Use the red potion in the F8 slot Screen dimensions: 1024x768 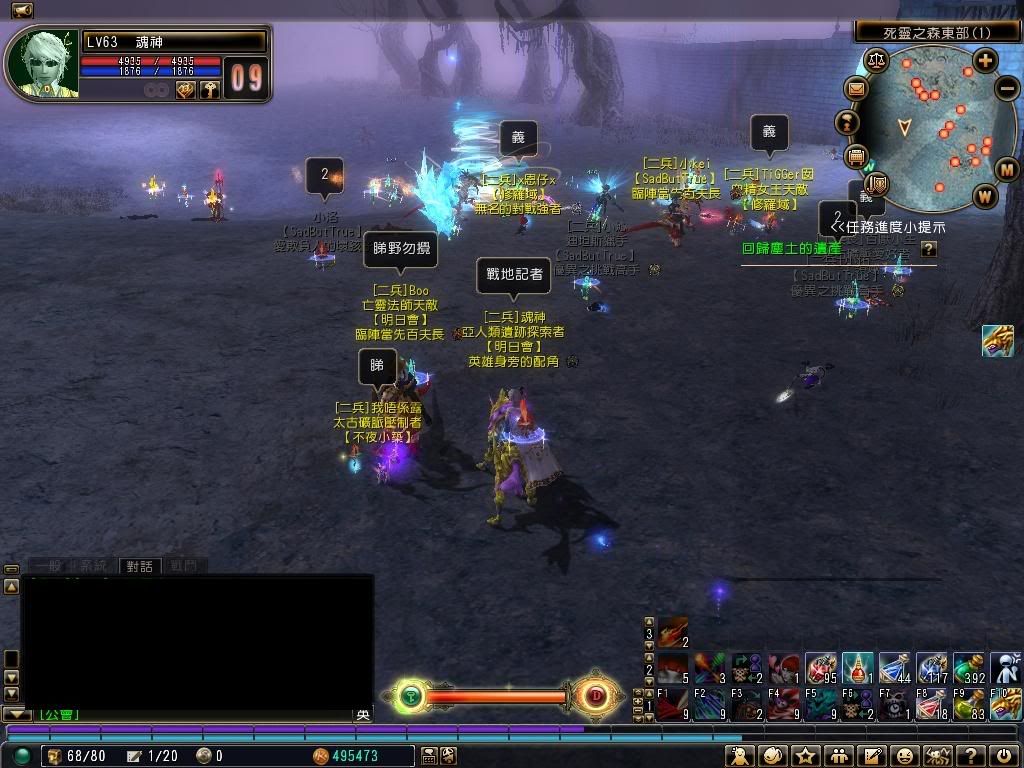click(933, 705)
